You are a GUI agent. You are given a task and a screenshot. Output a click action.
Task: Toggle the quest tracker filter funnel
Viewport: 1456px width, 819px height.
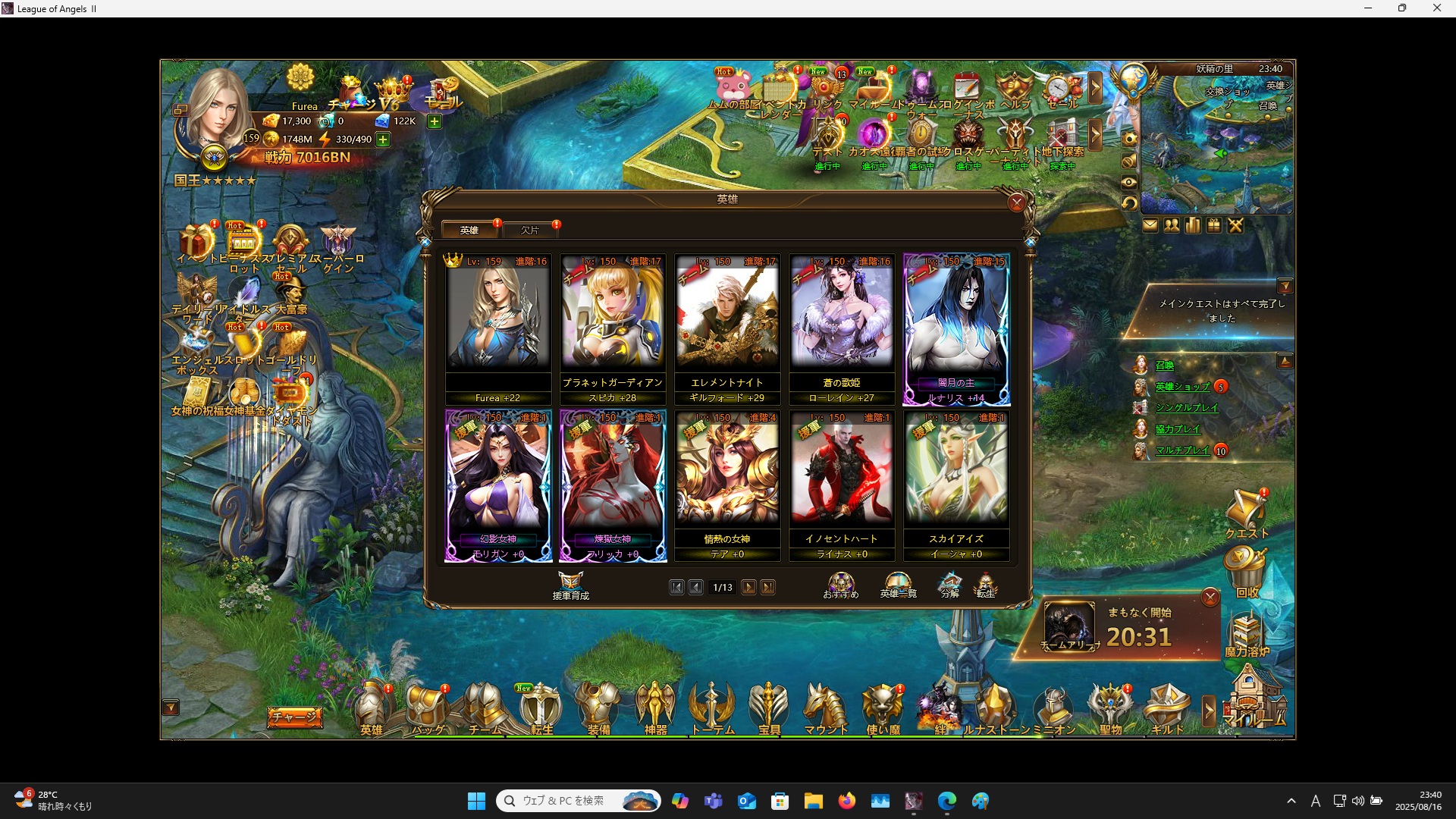(1287, 286)
